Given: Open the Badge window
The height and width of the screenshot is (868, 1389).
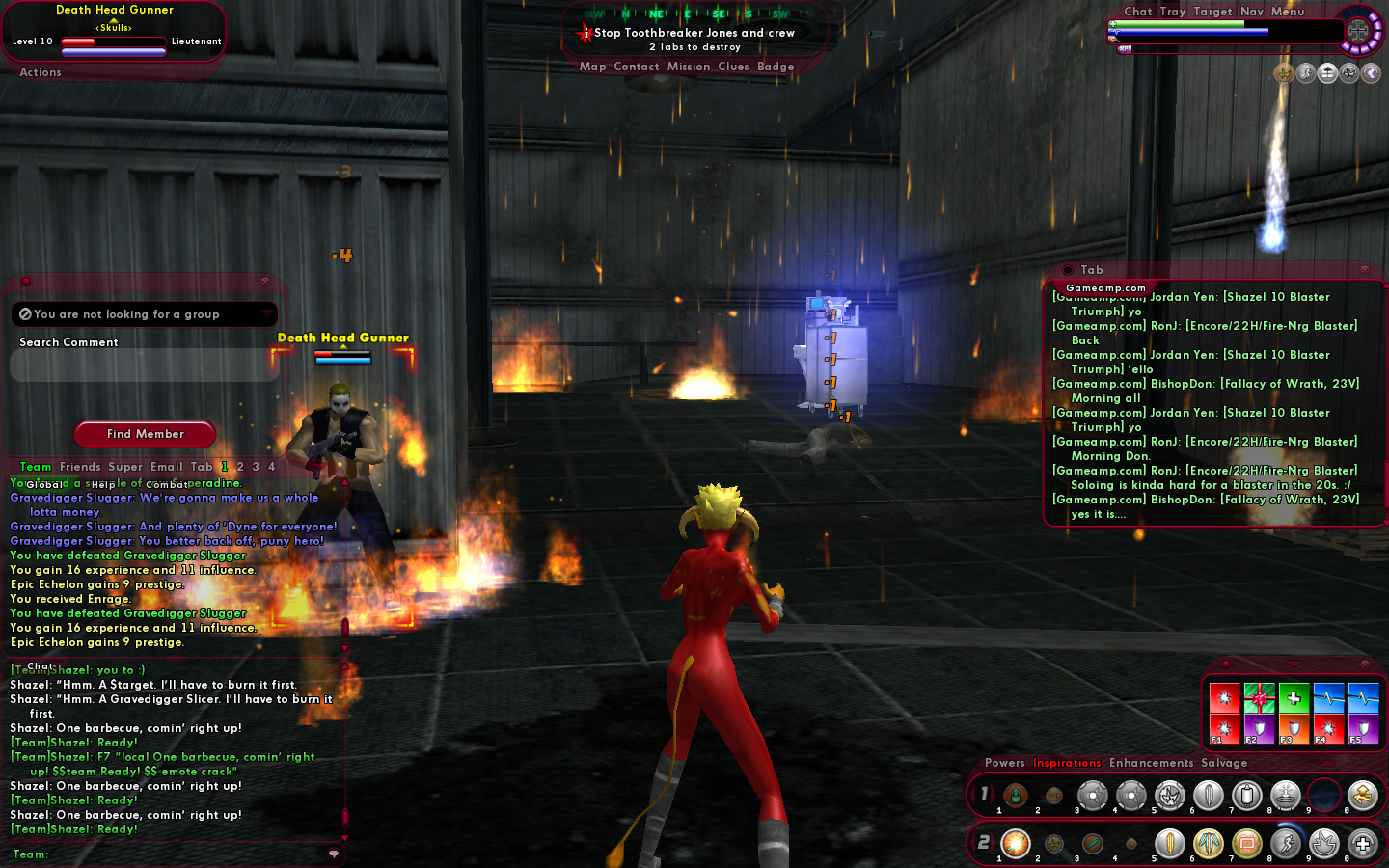Looking at the screenshot, I should 776,67.
